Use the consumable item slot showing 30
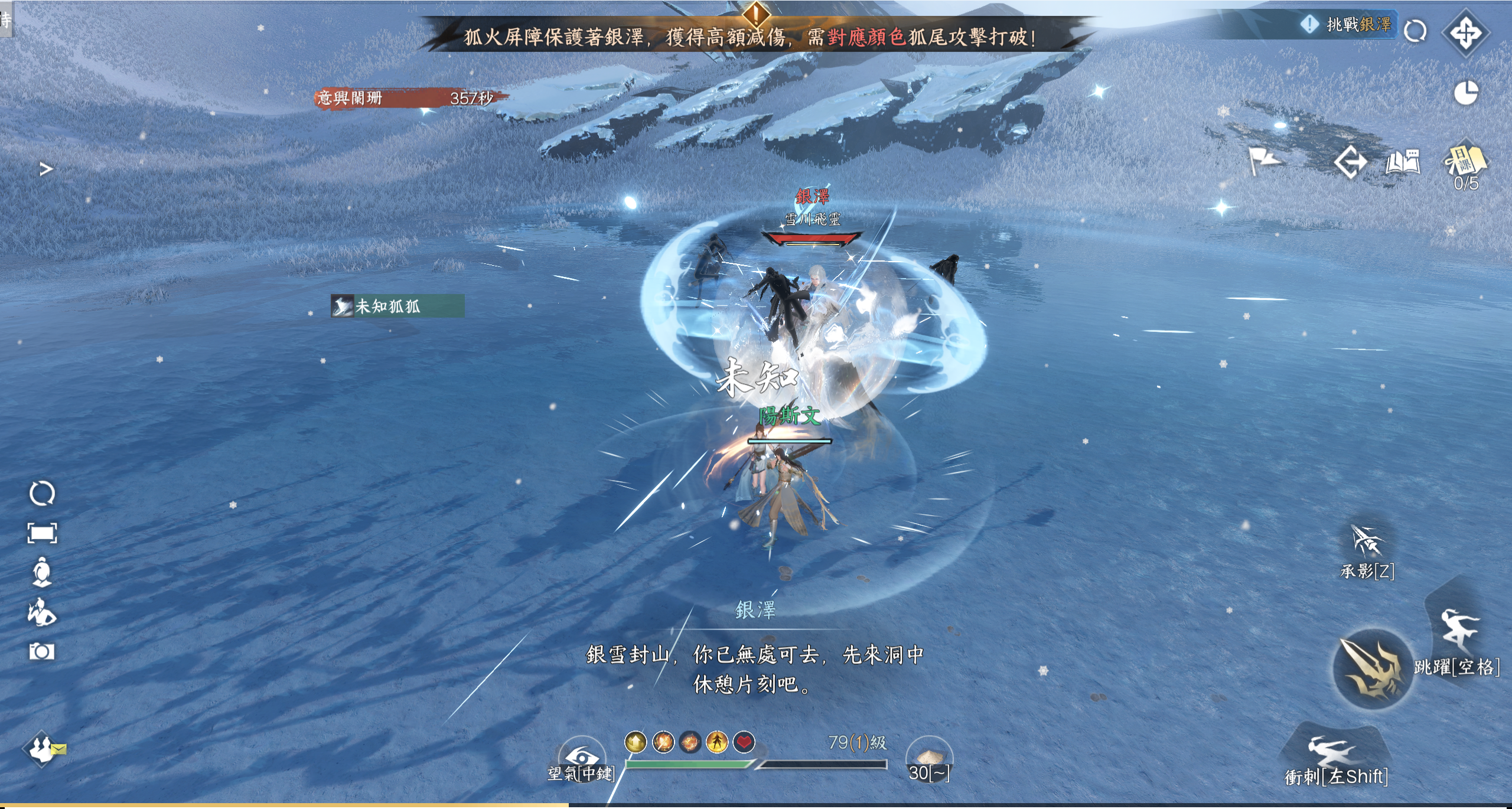Viewport: 1512px width, 809px height. coord(929,758)
